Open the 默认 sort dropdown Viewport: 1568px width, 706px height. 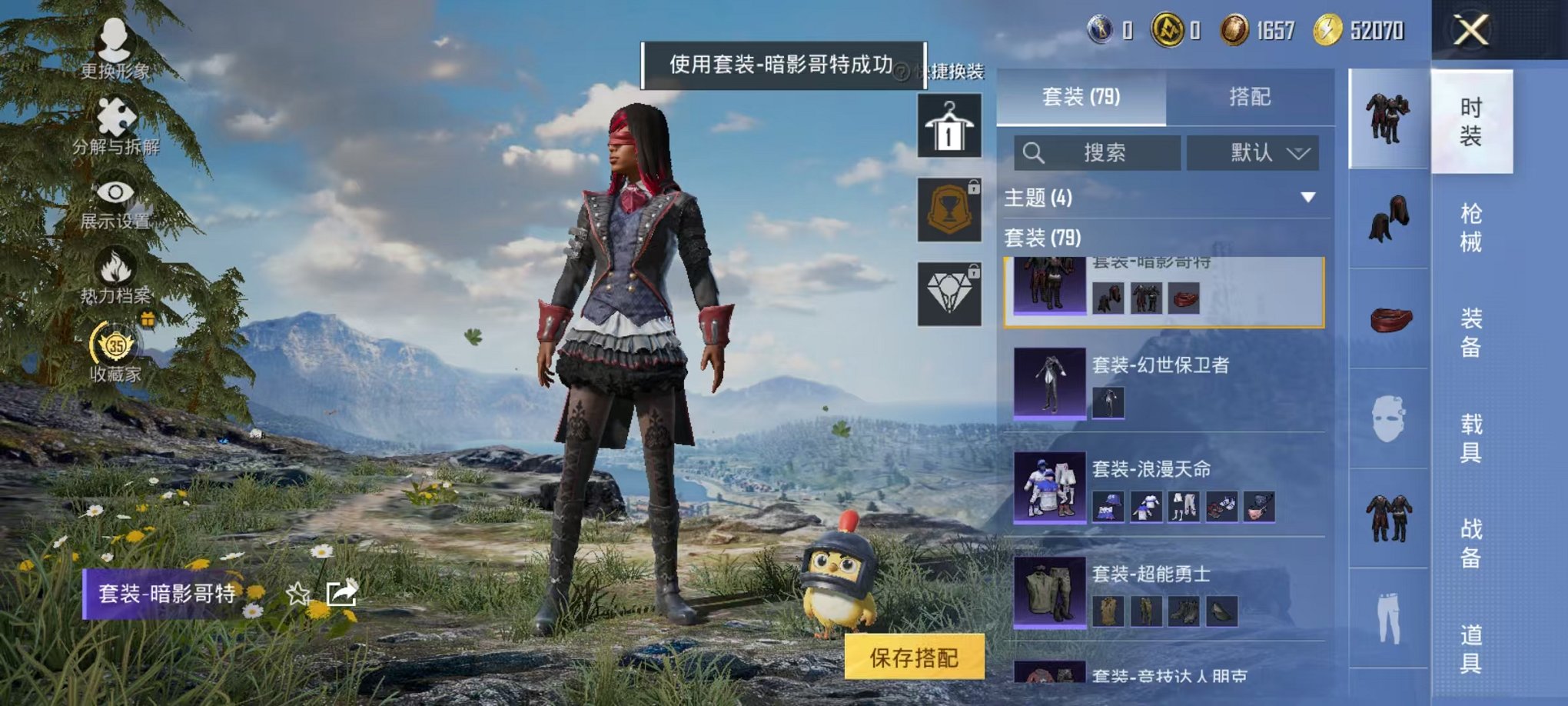click(x=1253, y=152)
